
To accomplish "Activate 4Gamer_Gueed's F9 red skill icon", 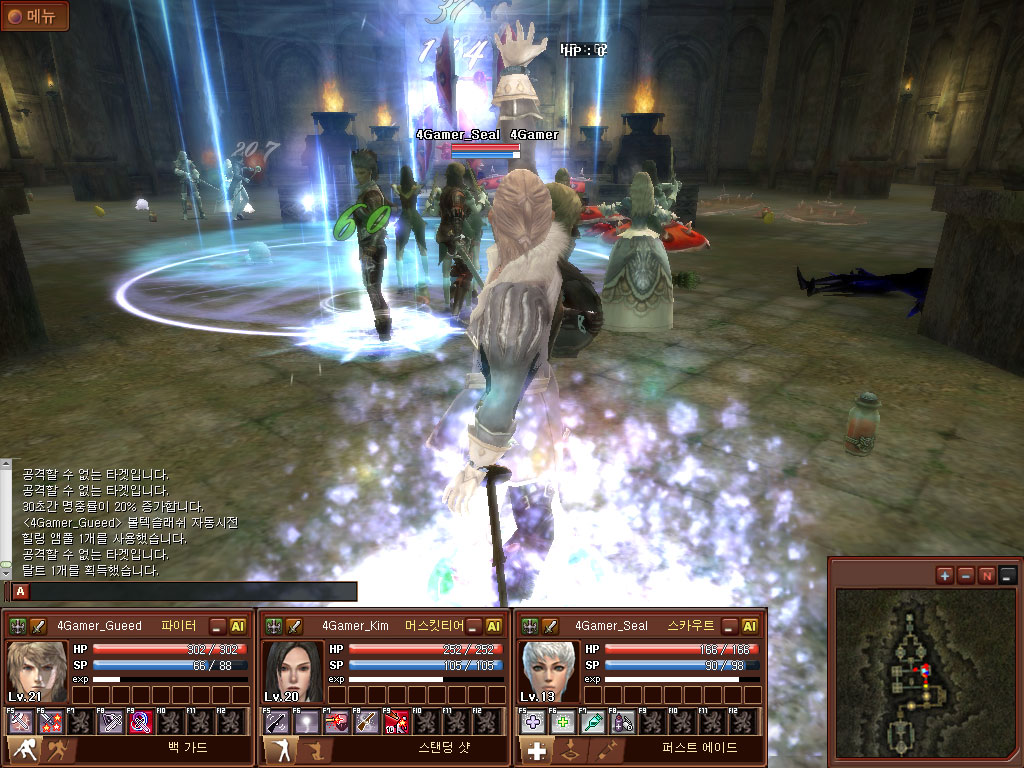I will click(x=141, y=721).
